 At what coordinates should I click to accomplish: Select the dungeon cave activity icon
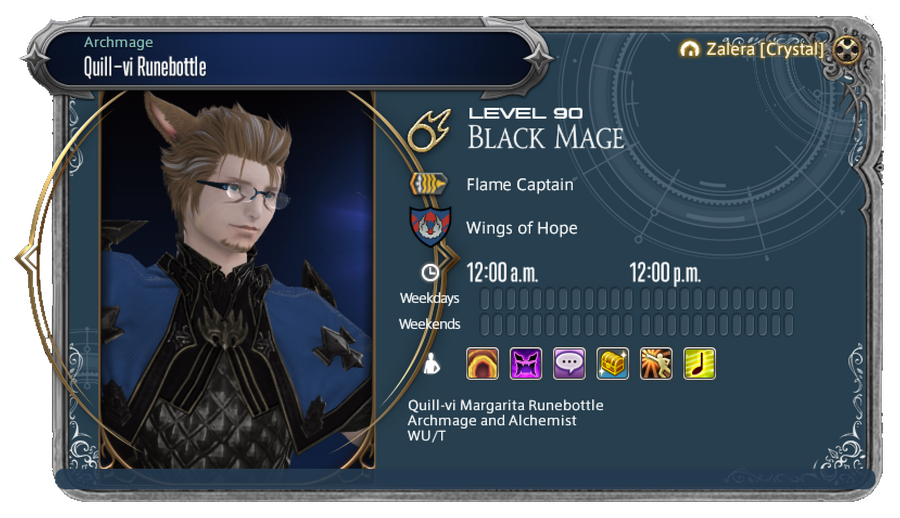(x=483, y=363)
